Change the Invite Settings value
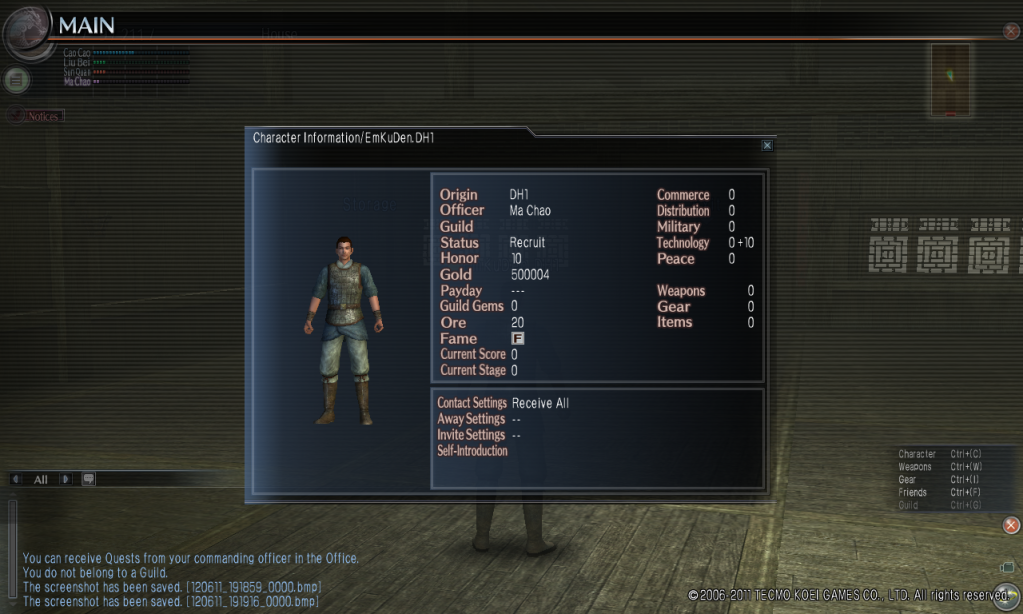The height and width of the screenshot is (614, 1023). 516,436
